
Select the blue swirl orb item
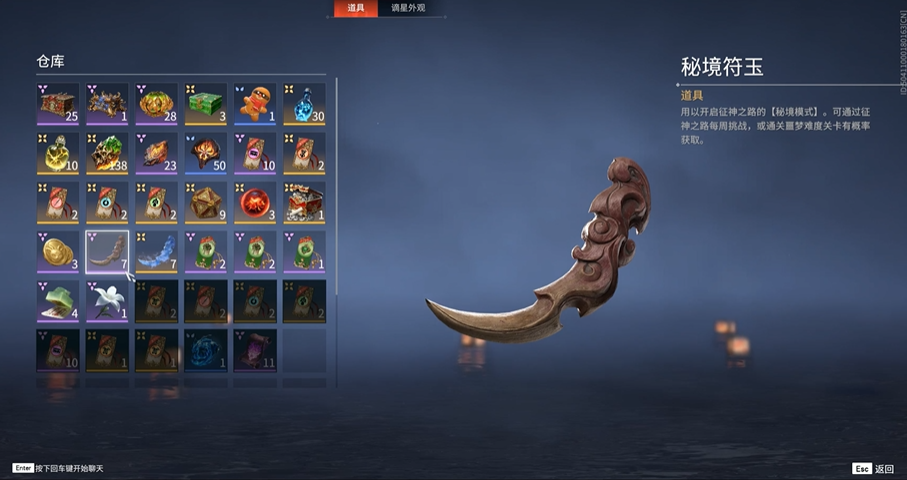(205, 350)
